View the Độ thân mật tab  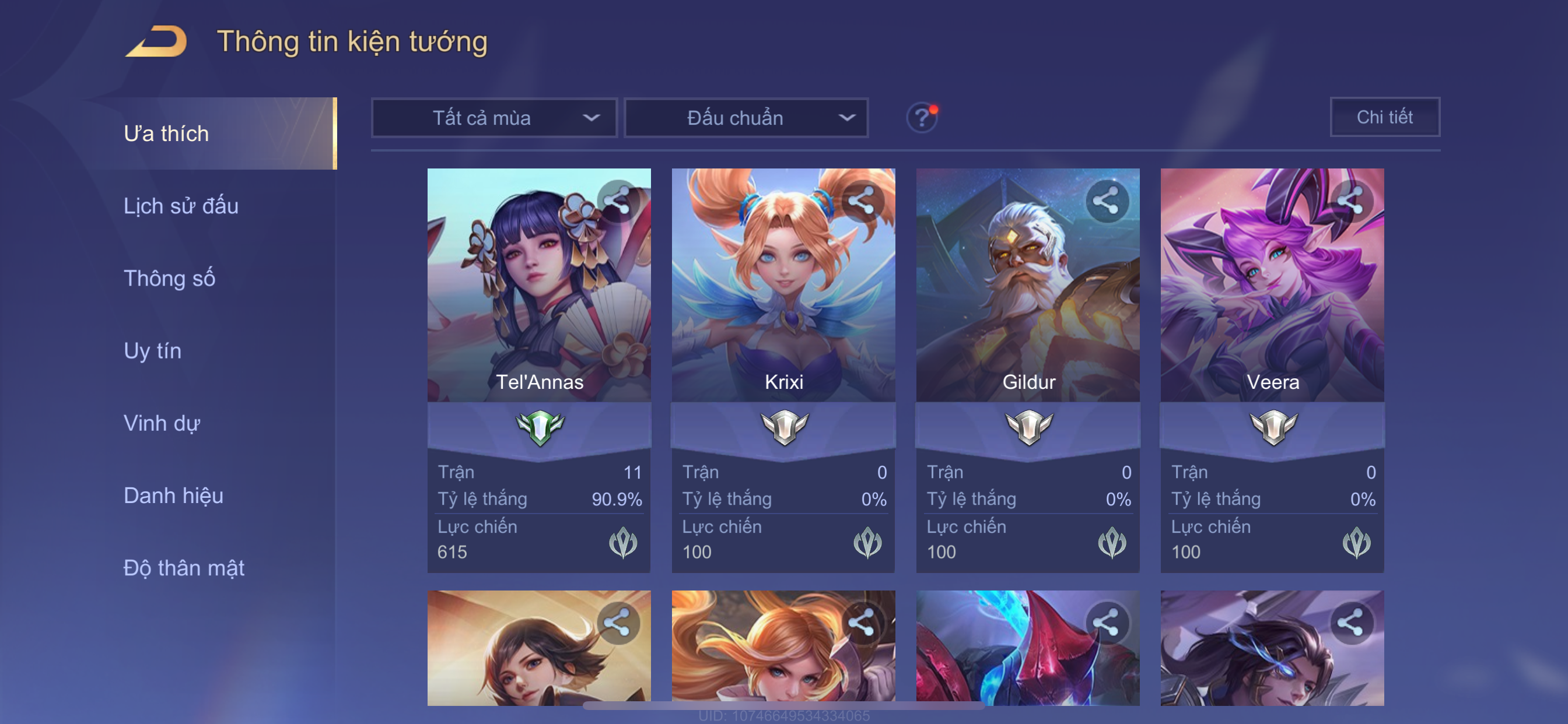184,568
